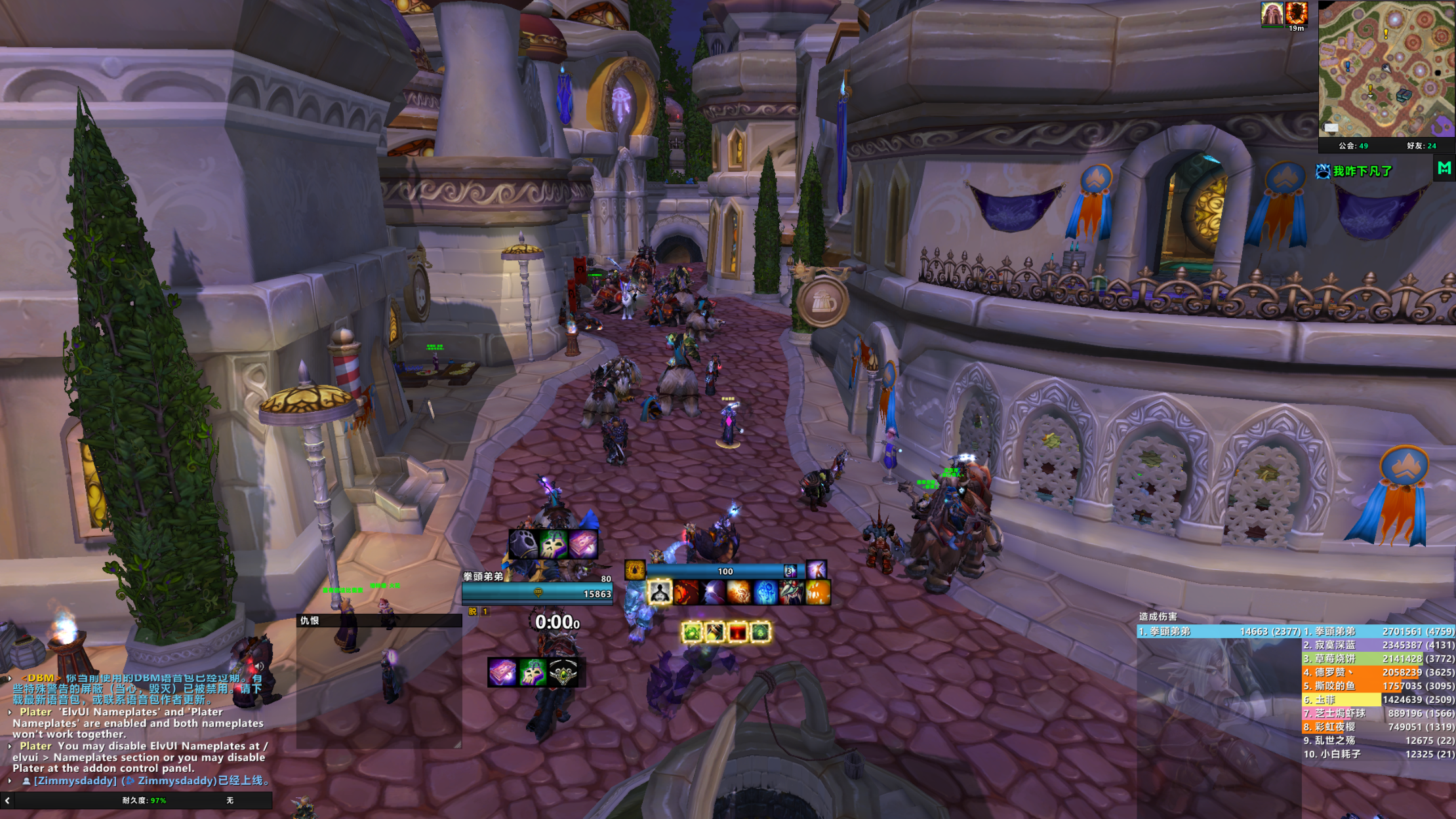Select the fiery spiked shield buff icon
Viewport: 1456px width, 819px height.
click(1296, 13)
